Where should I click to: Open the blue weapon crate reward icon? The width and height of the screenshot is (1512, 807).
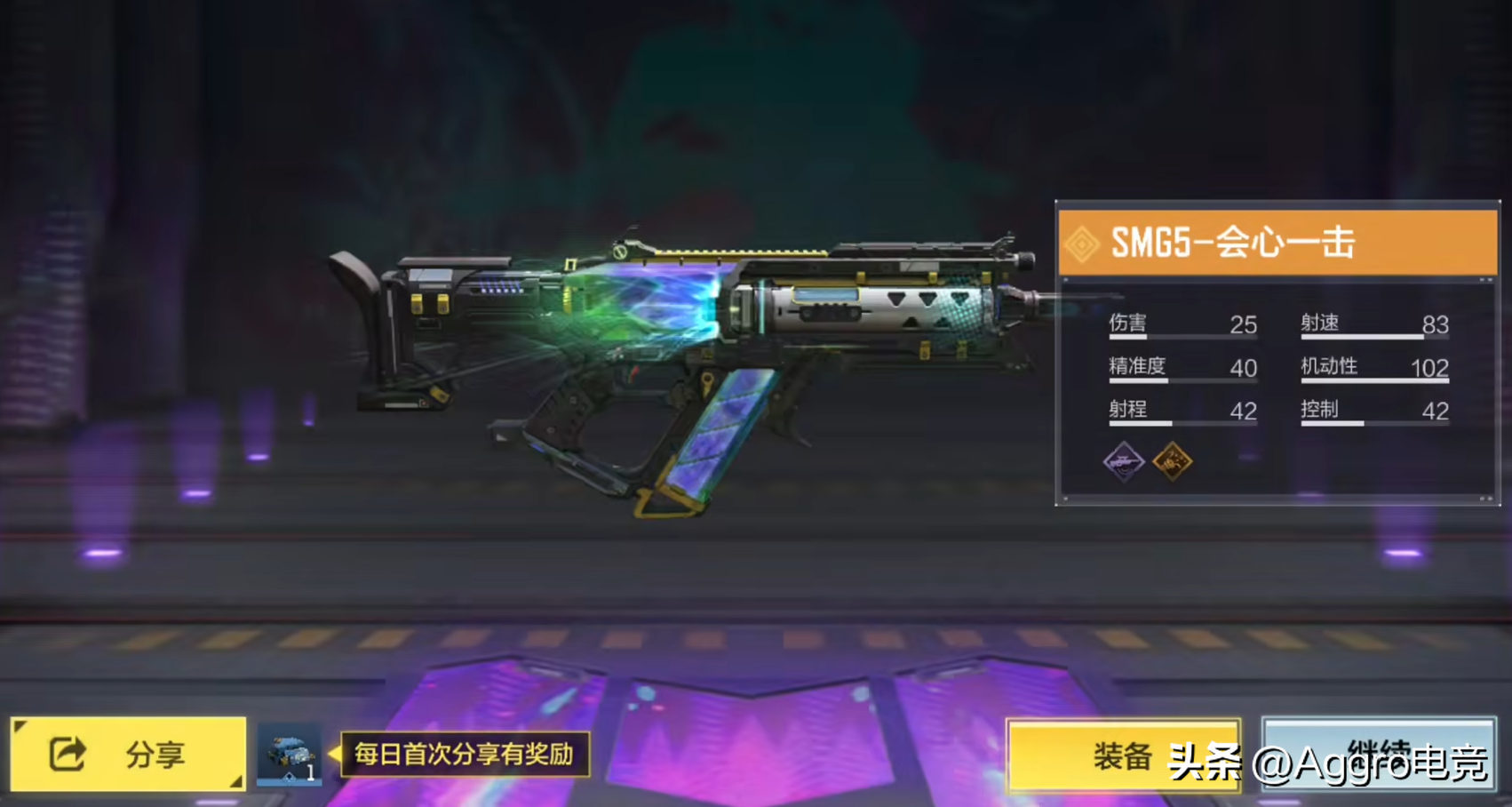[x=289, y=751]
